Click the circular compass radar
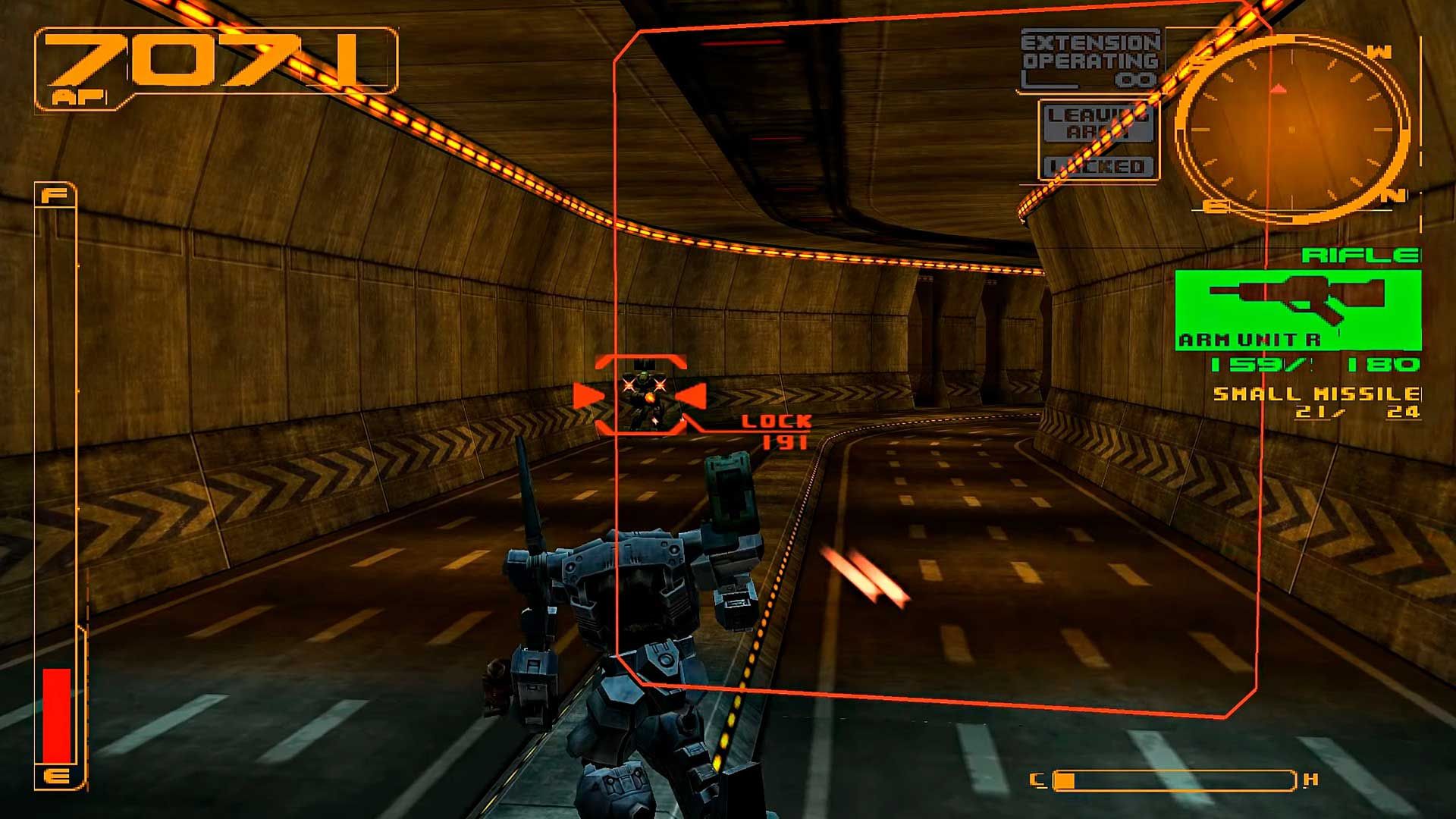This screenshot has height=819, width=1456. point(1291,129)
